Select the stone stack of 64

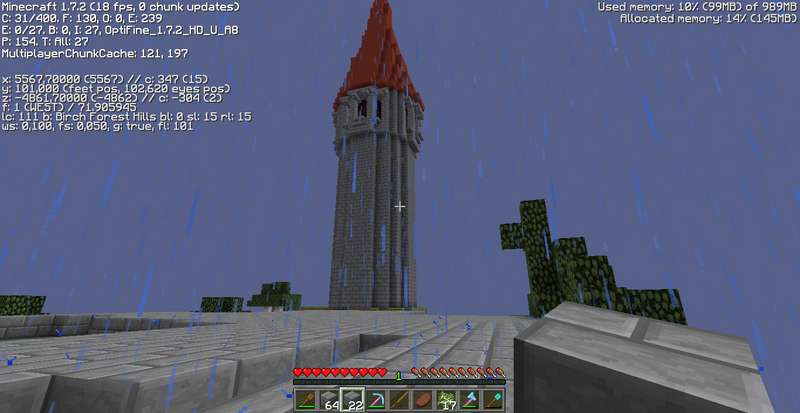tap(328, 400)
